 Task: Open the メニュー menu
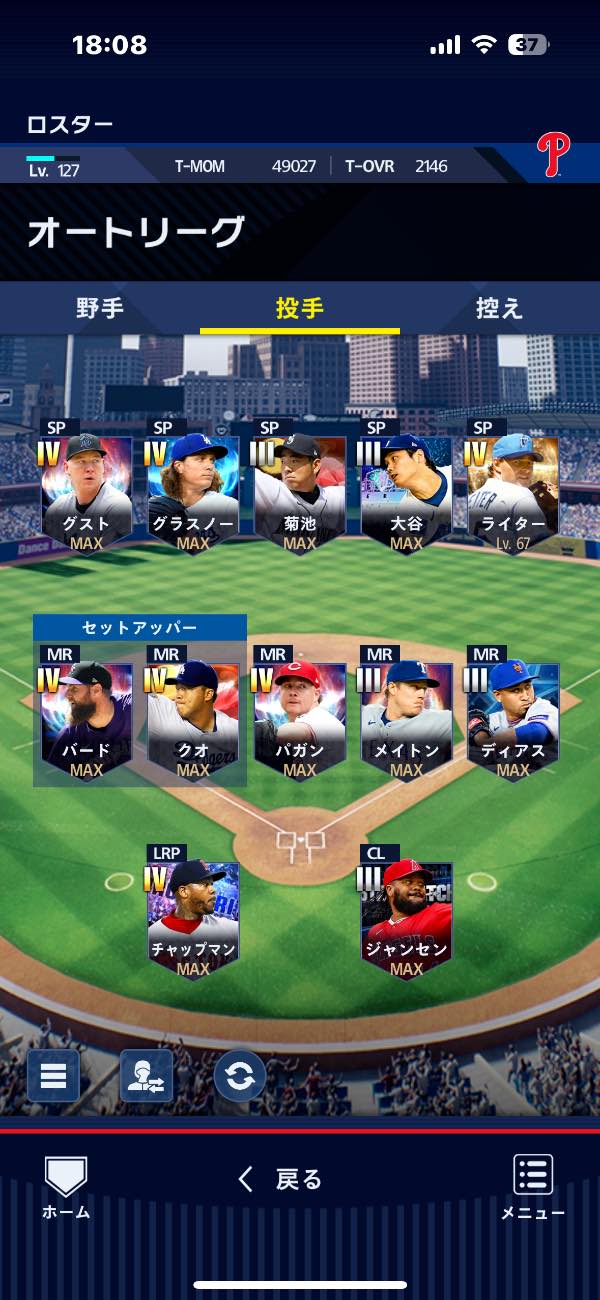tap(533, 1187)
